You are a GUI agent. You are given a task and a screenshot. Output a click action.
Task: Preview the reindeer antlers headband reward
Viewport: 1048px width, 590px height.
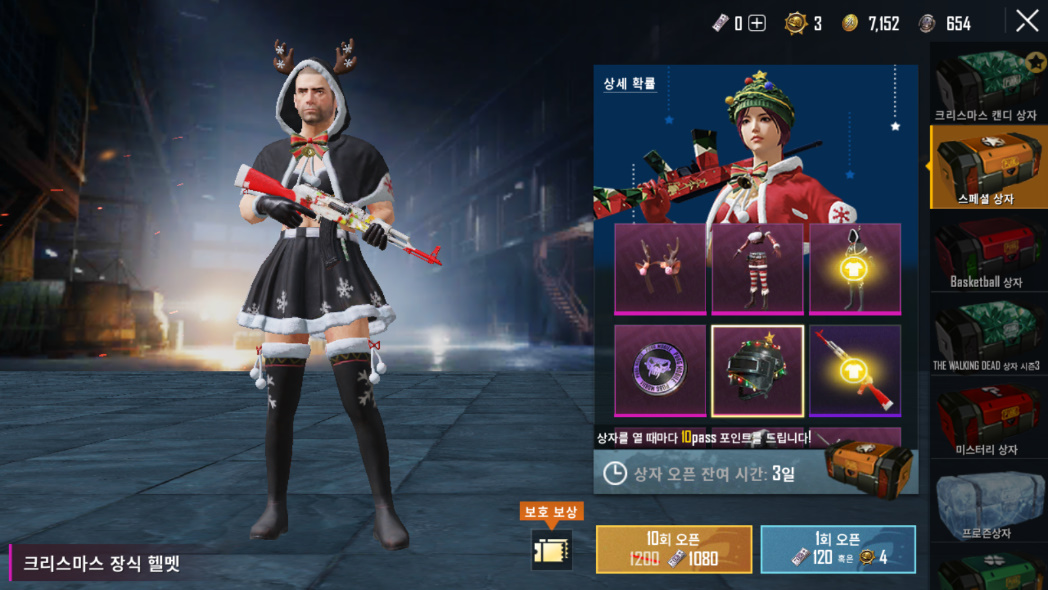click(659, 268)
